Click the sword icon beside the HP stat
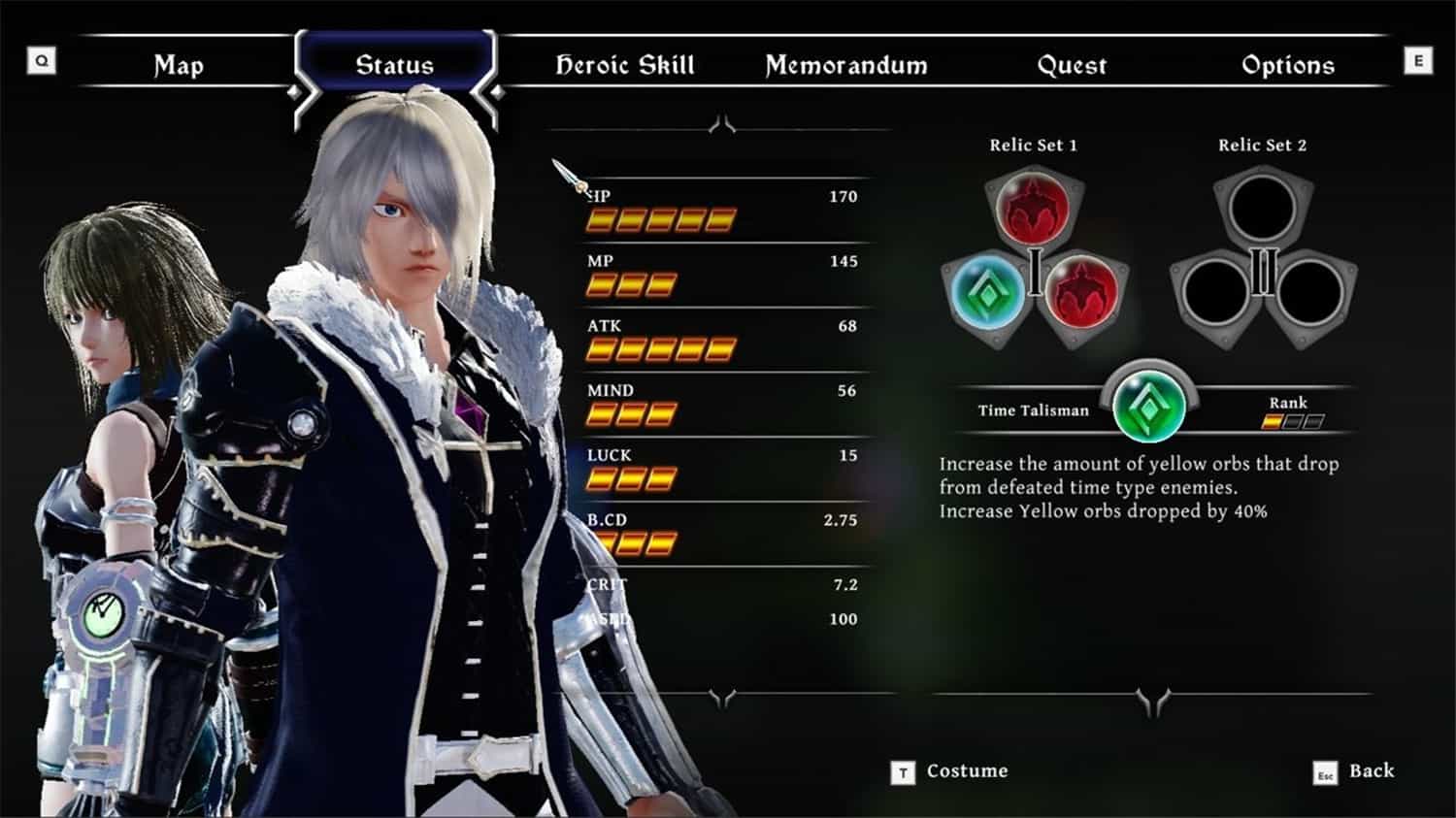The width and height of the screenshot is (1456, 818). point(568,175)
